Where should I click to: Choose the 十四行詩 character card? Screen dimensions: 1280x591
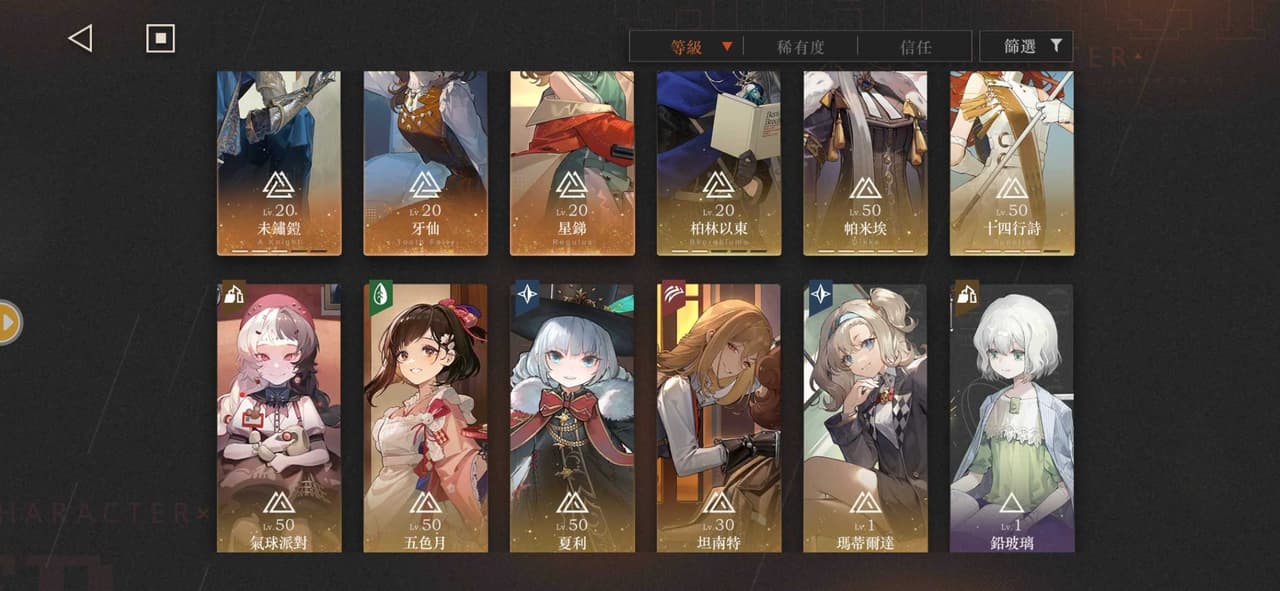[1012, 163]
